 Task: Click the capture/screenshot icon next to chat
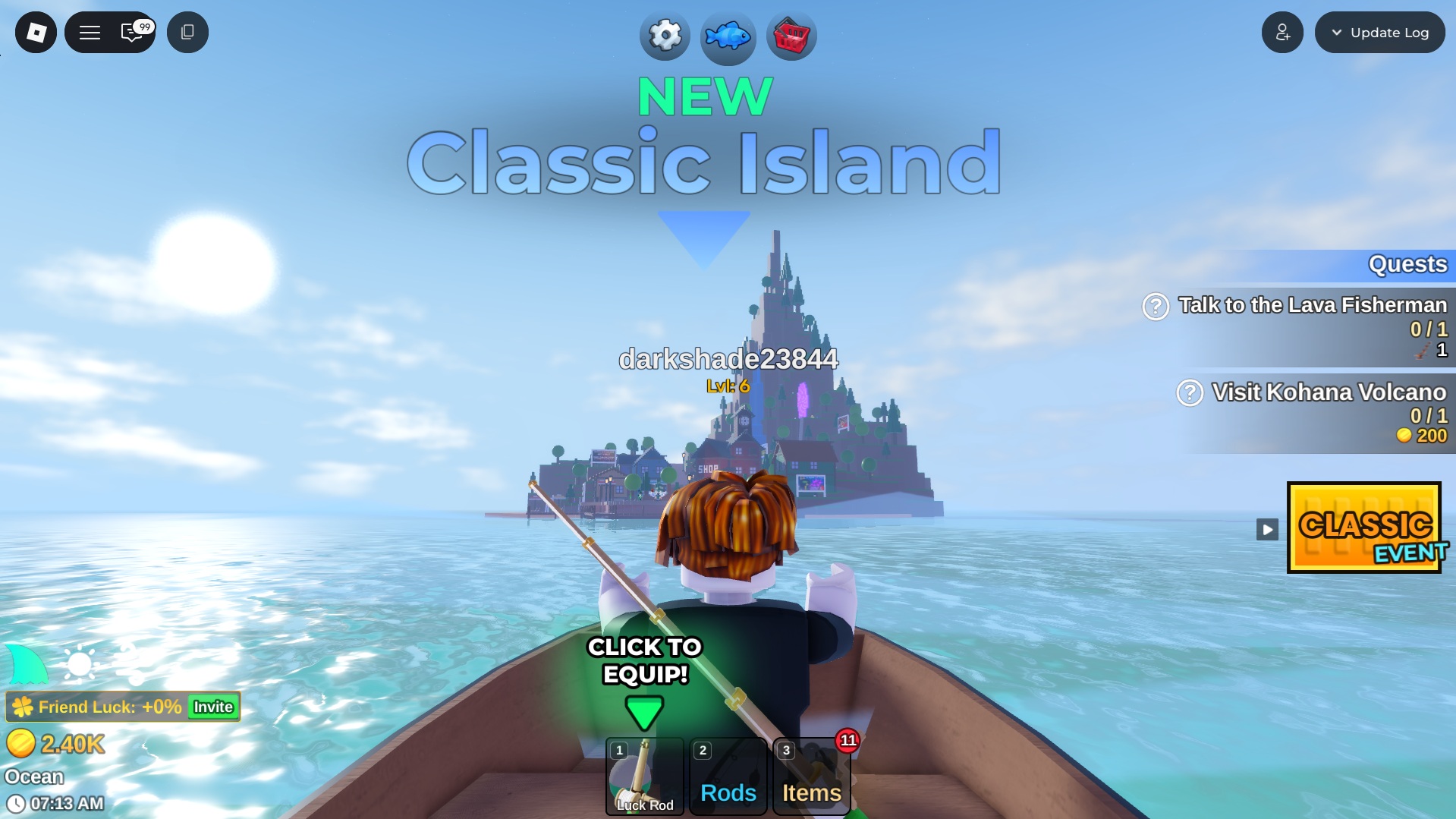pyautogui.click(x=187, y=33)
